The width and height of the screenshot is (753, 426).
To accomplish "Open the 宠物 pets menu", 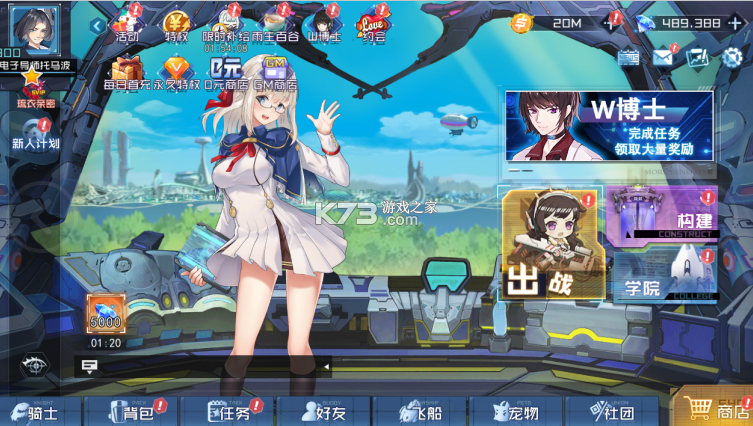I will [x=517, y=411].
